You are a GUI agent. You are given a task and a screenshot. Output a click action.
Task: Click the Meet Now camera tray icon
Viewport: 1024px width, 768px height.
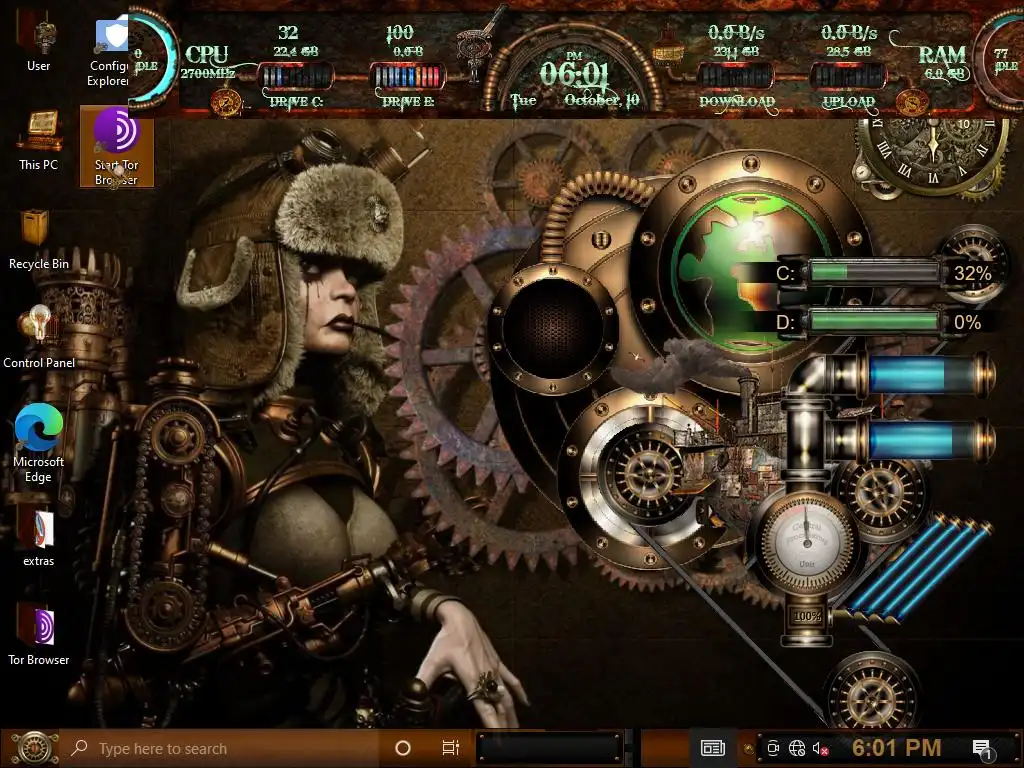773,748
